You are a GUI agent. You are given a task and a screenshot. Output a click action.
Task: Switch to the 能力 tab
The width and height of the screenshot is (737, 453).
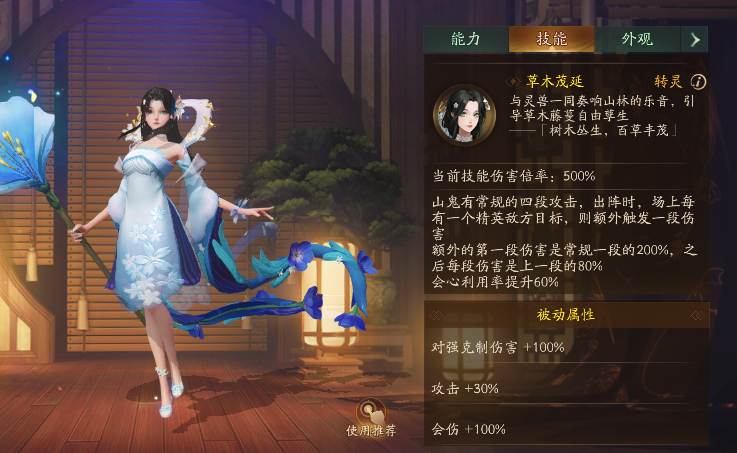click(x=466, y=39)
